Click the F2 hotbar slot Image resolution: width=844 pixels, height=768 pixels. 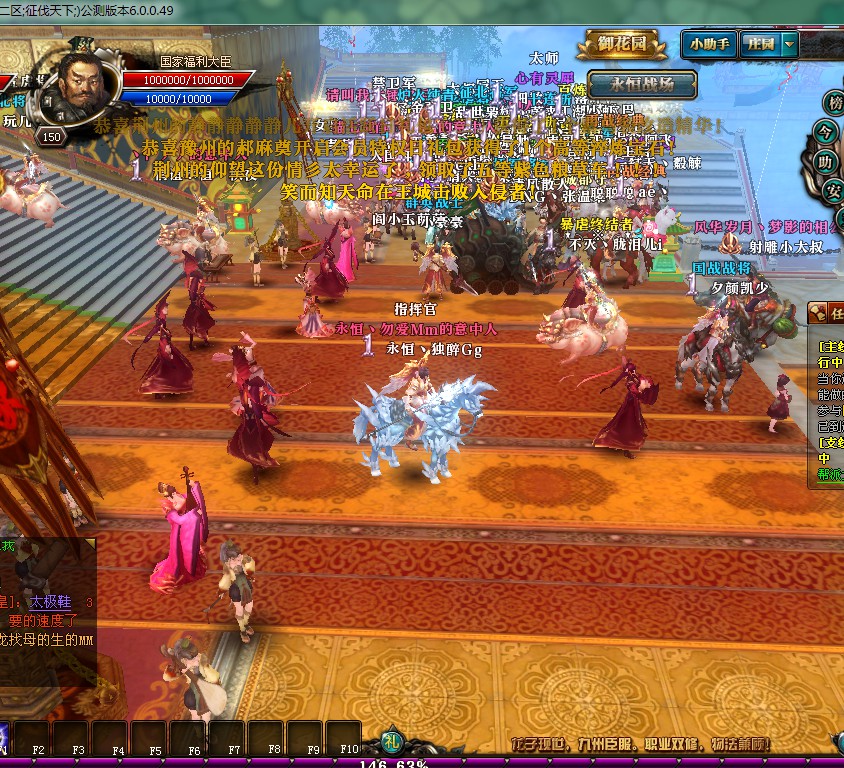[x=33, y=740]
